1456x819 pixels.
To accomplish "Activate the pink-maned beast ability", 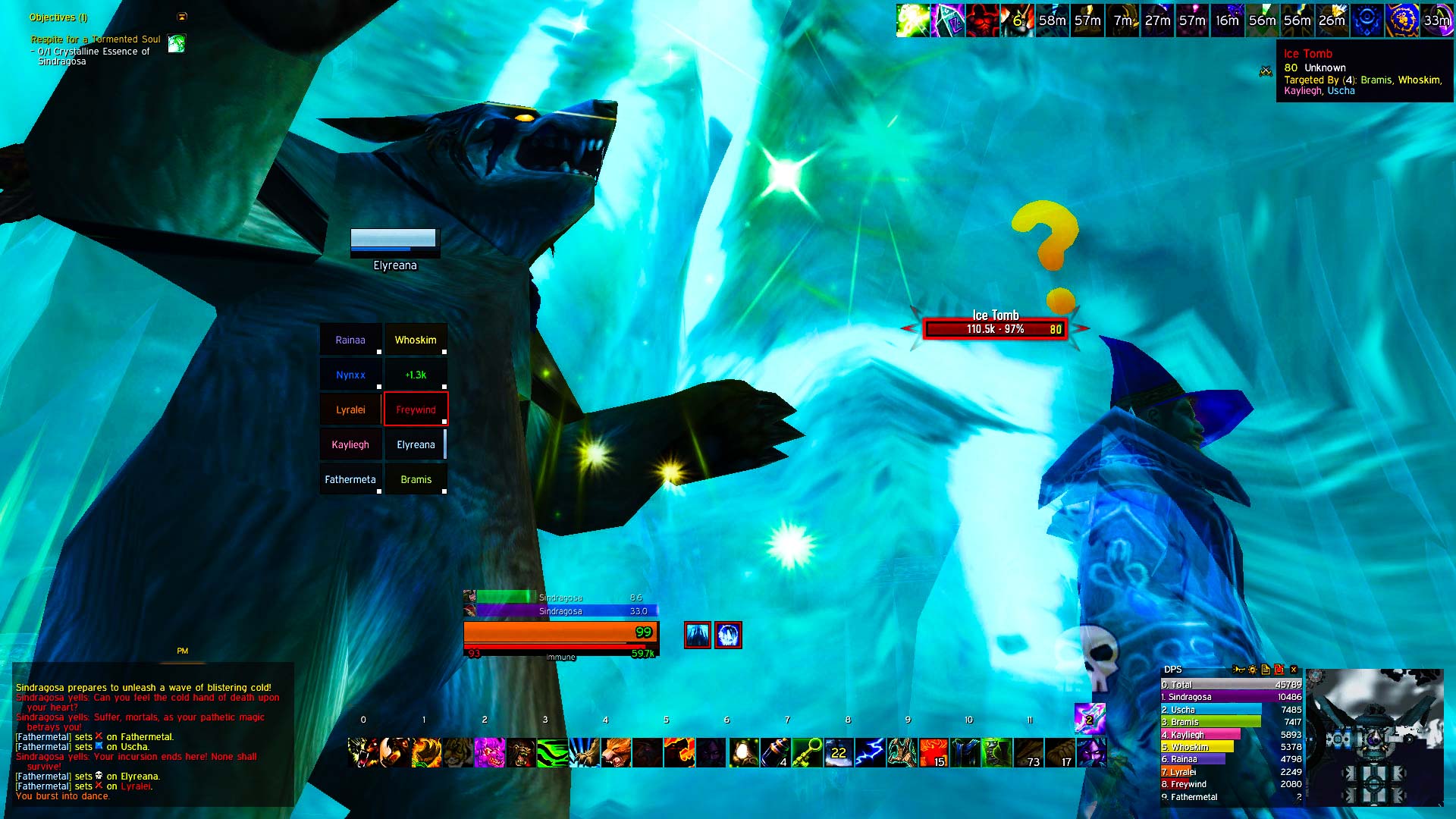I will click(x=489, y=753).
